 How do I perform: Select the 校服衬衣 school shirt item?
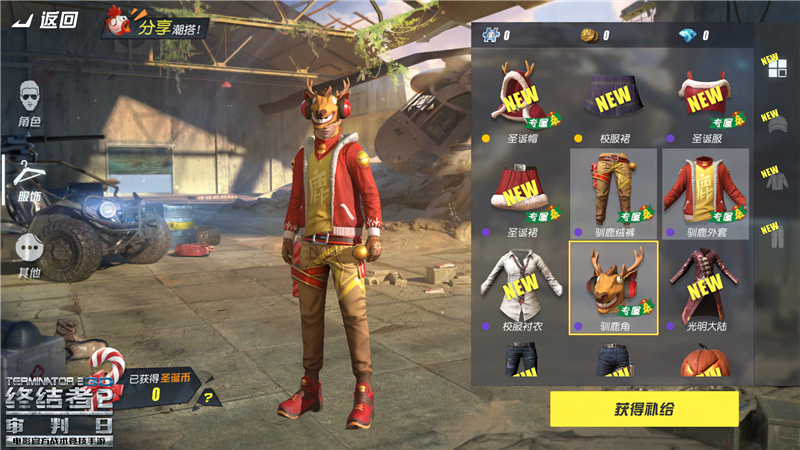pos(520,287)
